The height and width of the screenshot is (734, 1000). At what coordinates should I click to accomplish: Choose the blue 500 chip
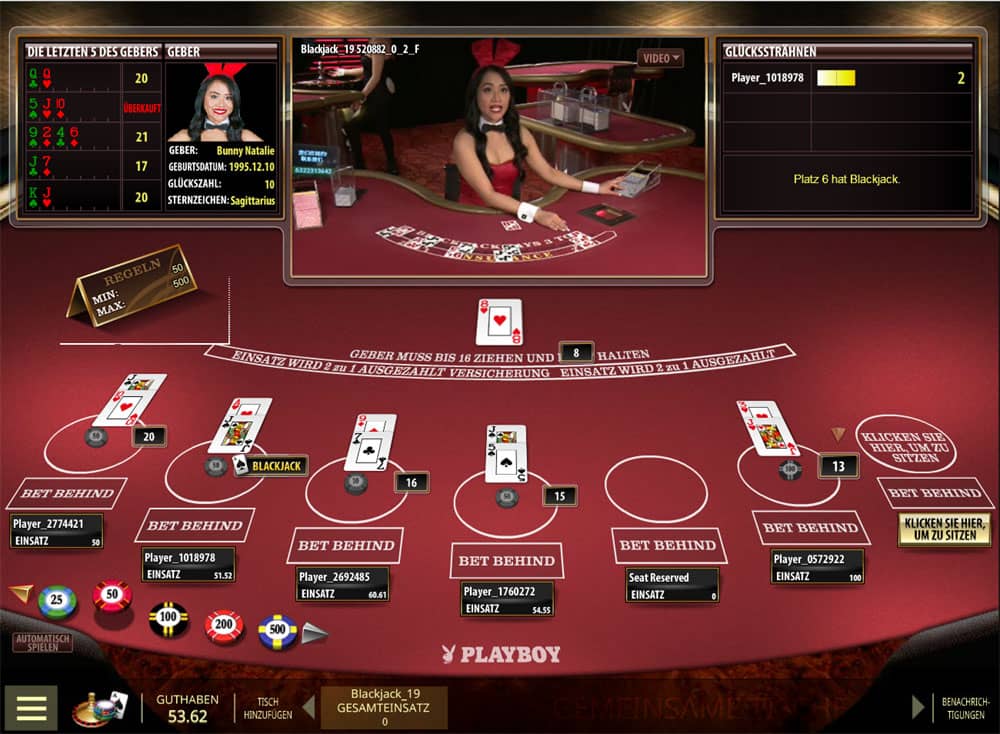click(278, 631)
